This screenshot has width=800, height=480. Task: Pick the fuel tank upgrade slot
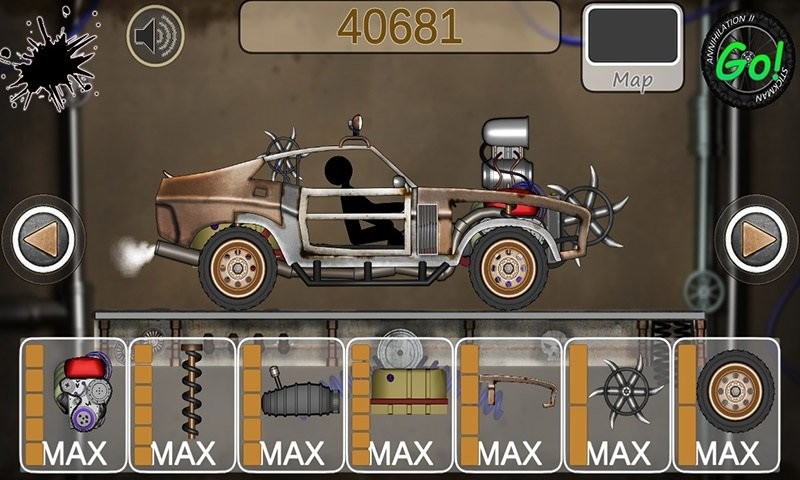click(x=400, y=405)
